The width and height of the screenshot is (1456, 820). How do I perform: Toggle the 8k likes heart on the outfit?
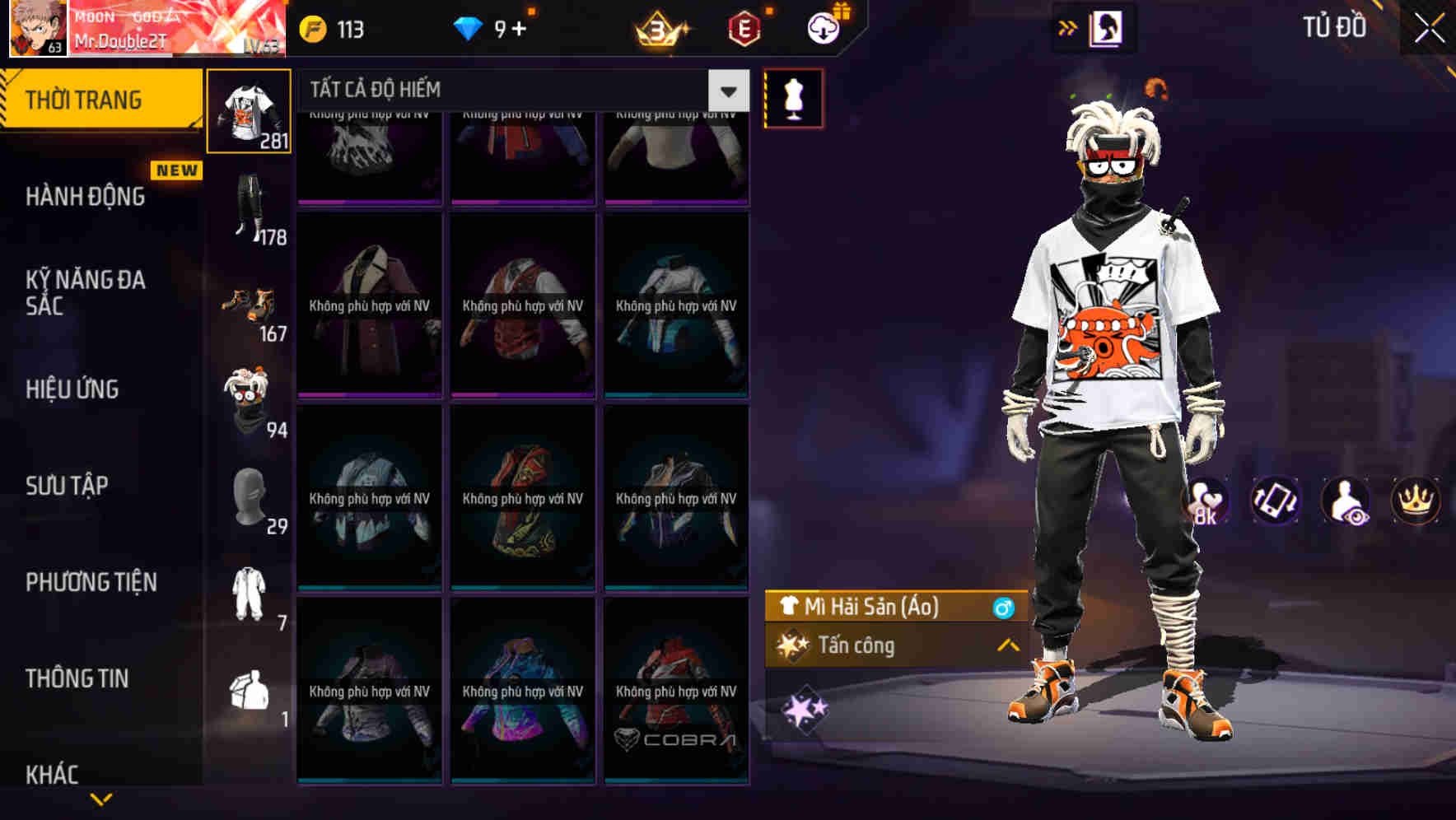coord(1207,501)
